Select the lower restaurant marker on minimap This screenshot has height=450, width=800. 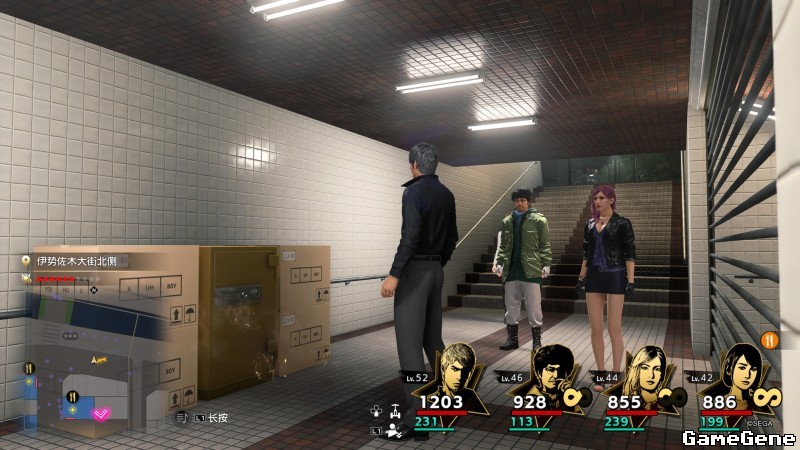click(x=72, y=397)
